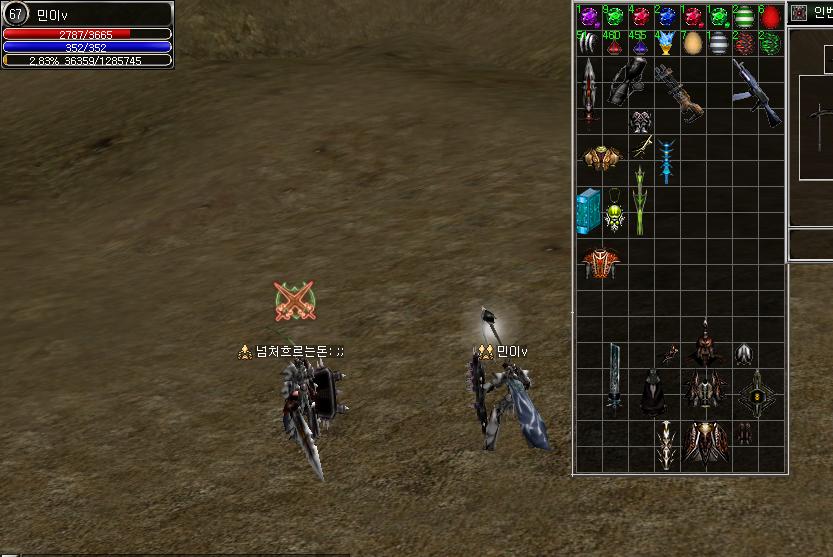Choose the white claw item stack
This screenshot has height=557, width=833.
[589, 43]
